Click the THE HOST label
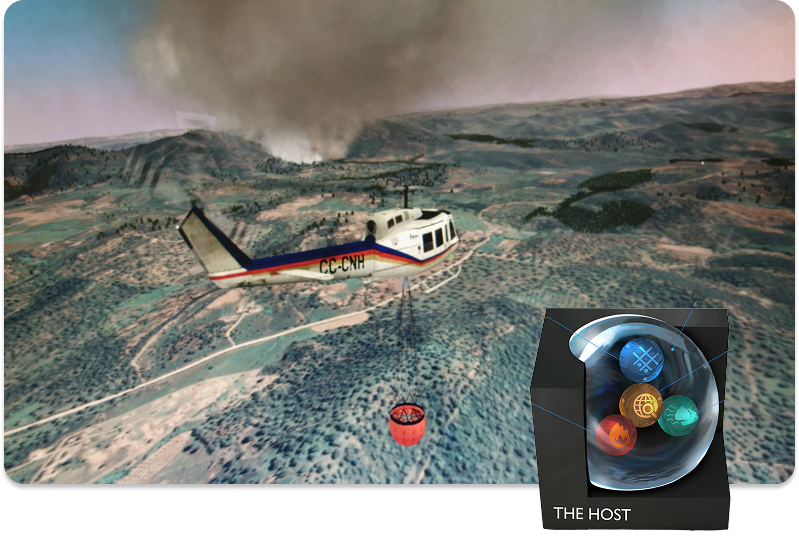The width and height of the screenshot is (799, 536). click(592, 515)
